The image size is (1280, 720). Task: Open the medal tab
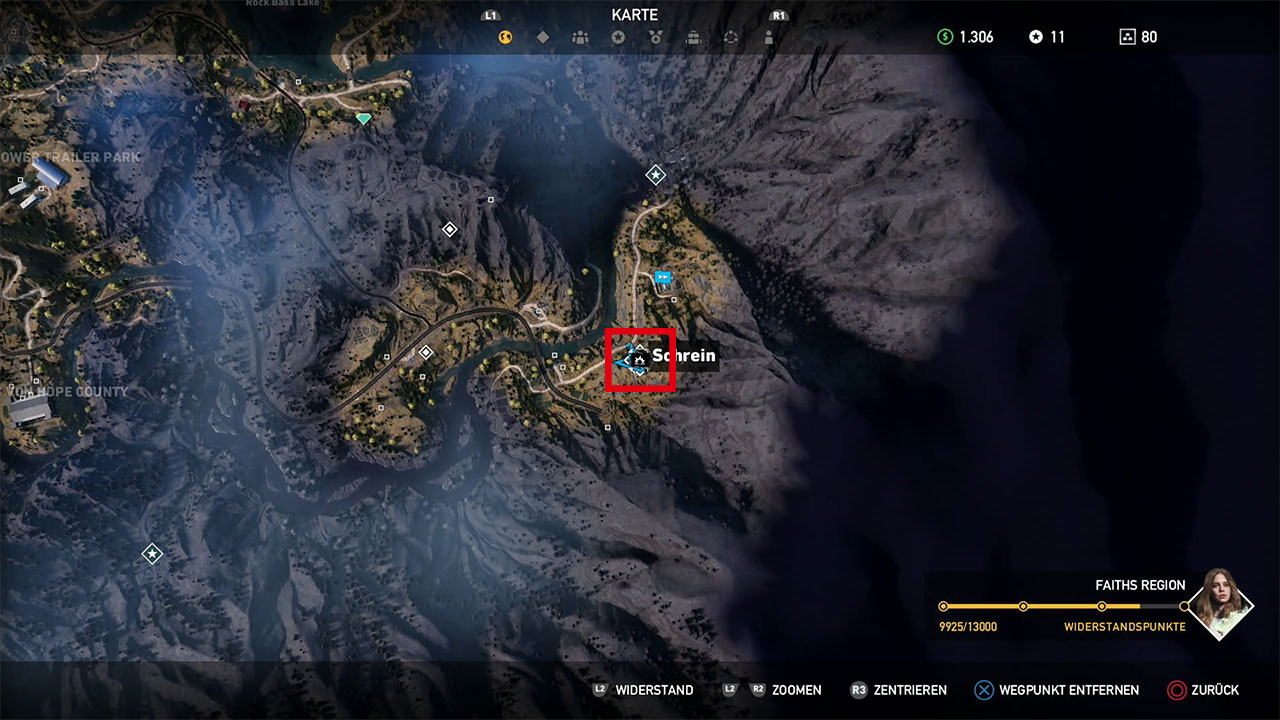click(656, 38)
